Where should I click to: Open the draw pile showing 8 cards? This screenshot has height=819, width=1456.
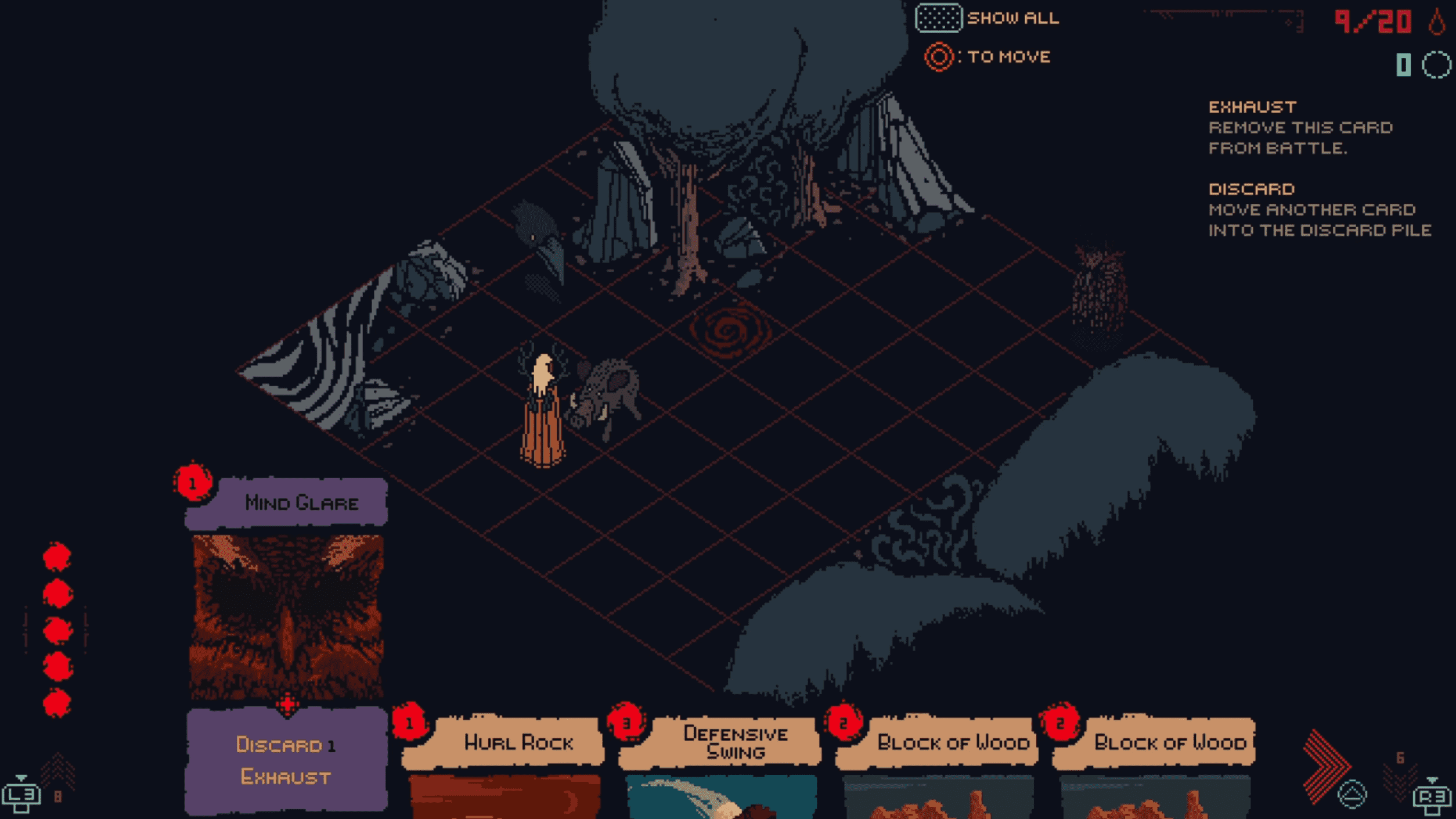pyautogui.click(x=57, y=778)
